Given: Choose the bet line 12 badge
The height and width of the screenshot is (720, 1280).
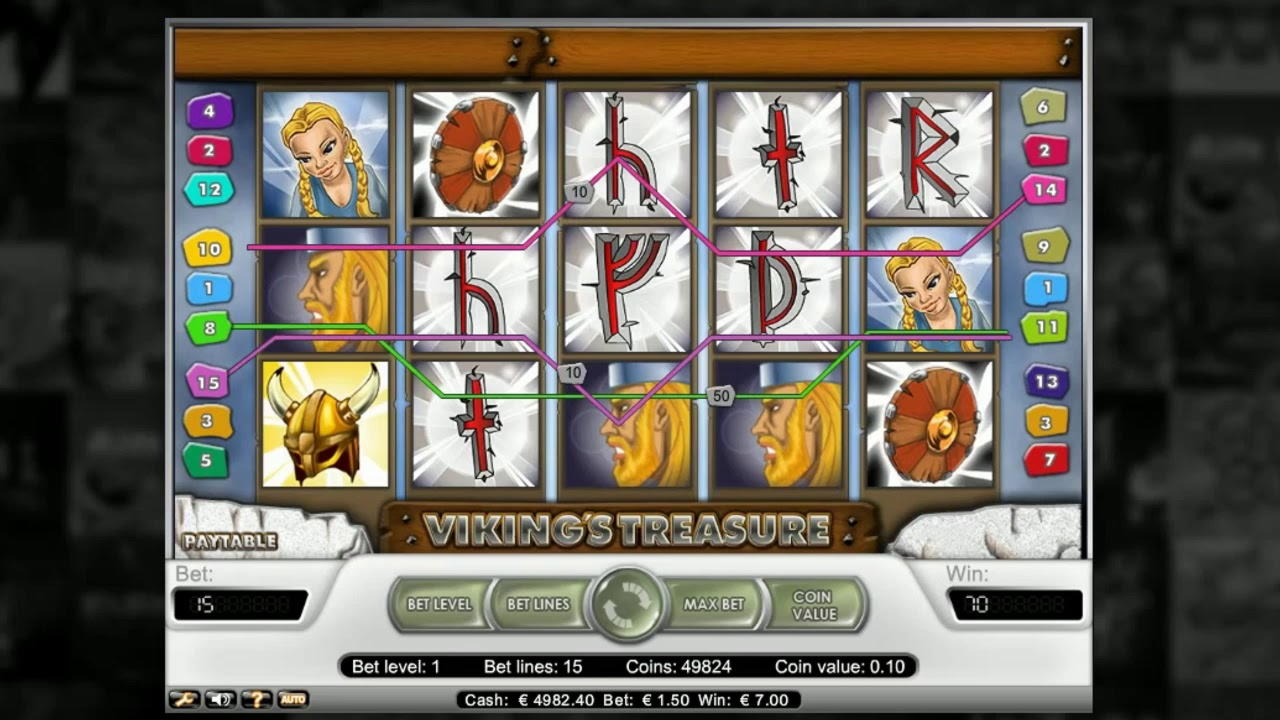Looking at the screenshot, I should pos(209,189).
